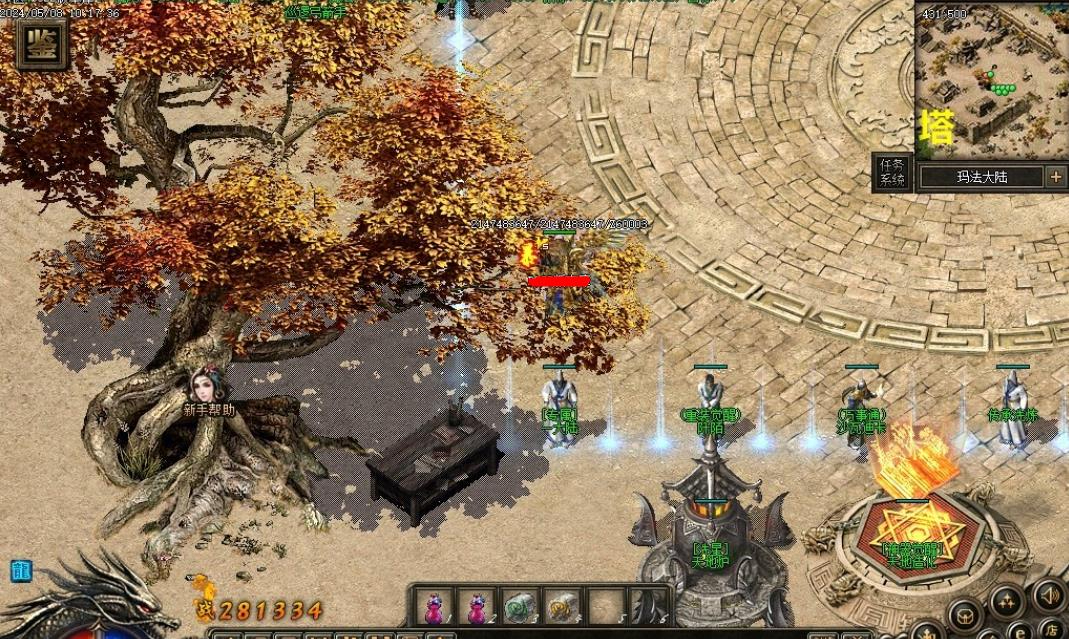Open the 鉴 appraisal button

41,43
